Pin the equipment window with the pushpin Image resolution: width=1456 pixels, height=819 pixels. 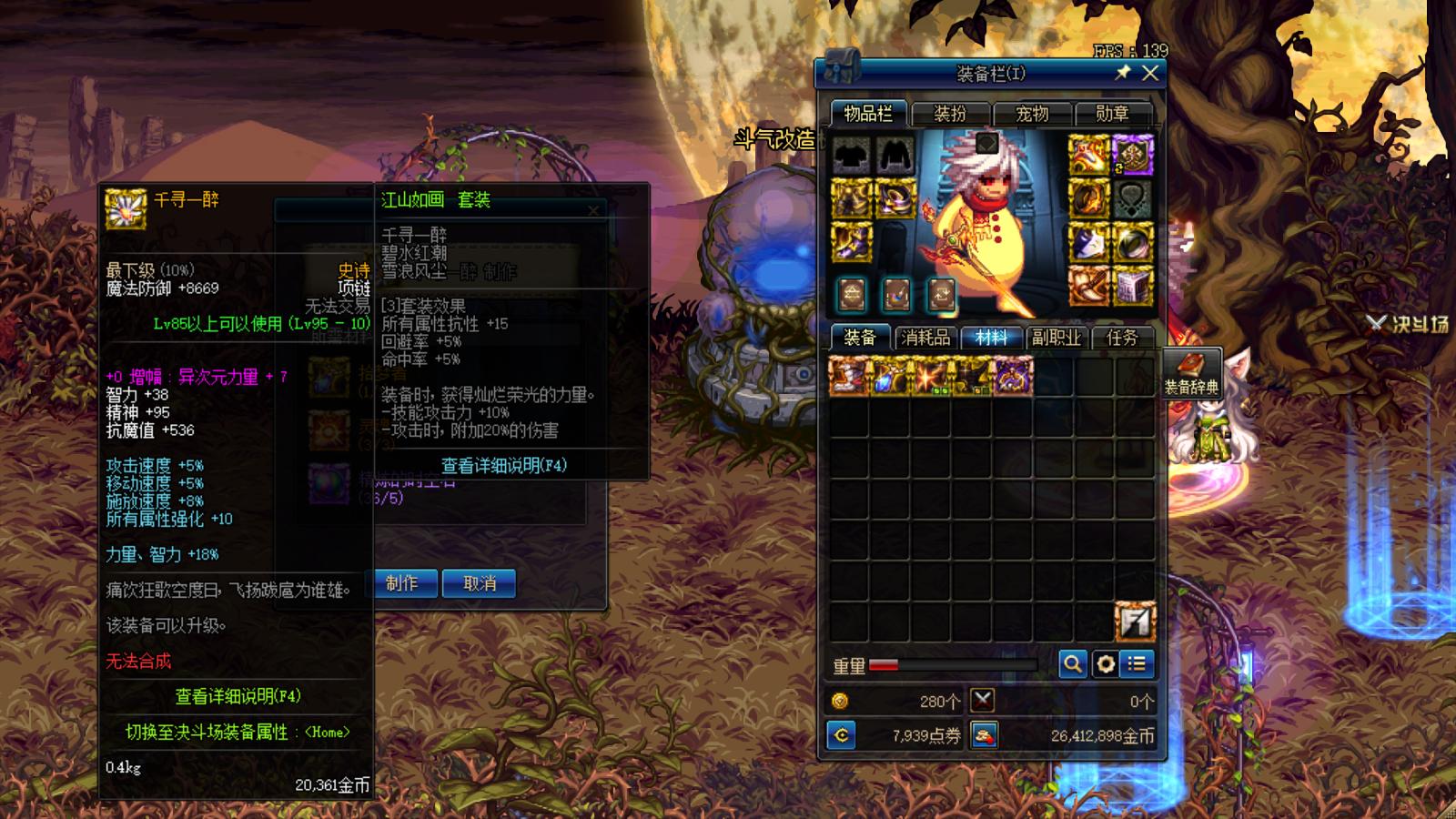1124,73
